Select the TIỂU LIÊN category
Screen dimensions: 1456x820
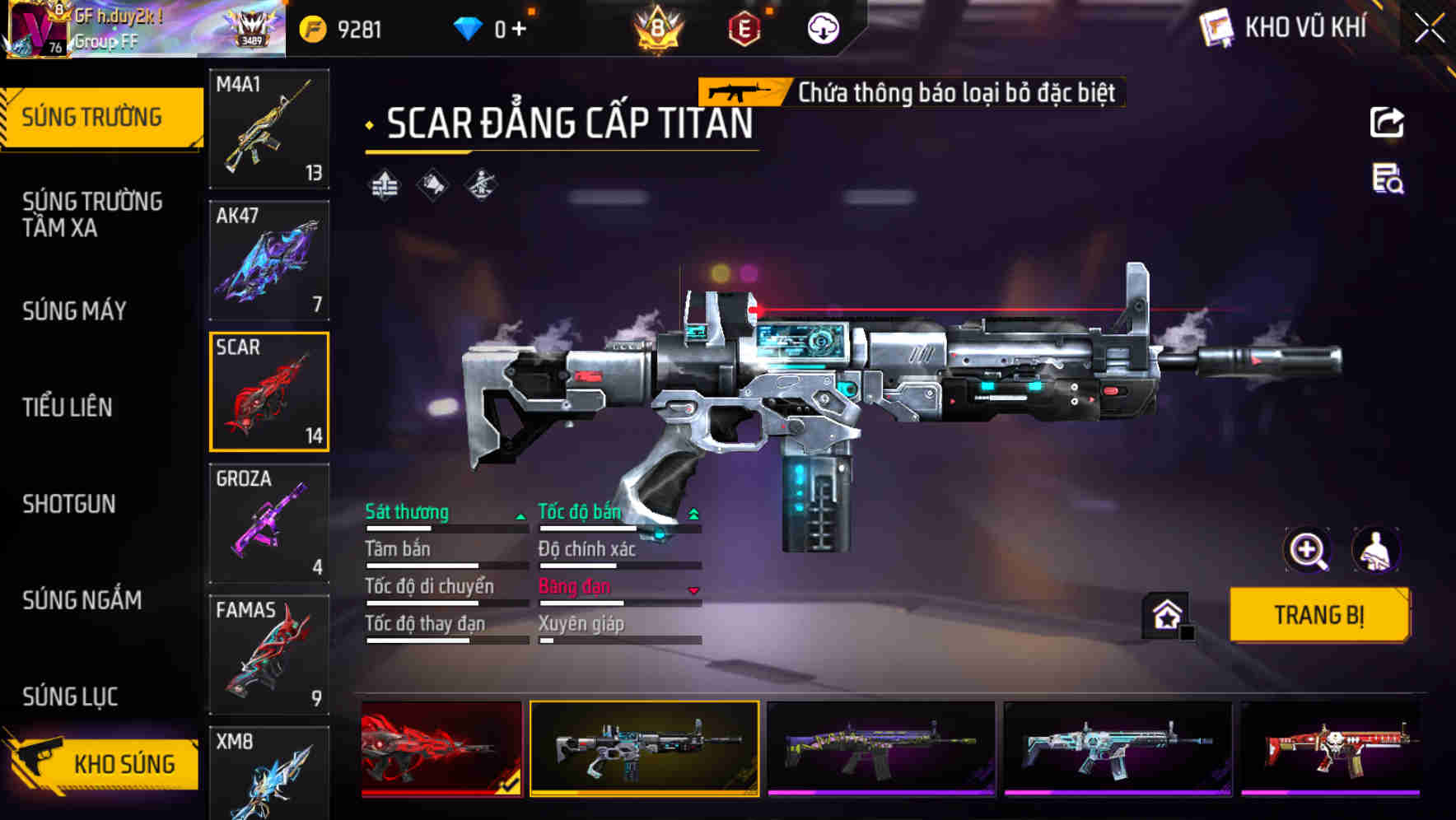[68, 408]
